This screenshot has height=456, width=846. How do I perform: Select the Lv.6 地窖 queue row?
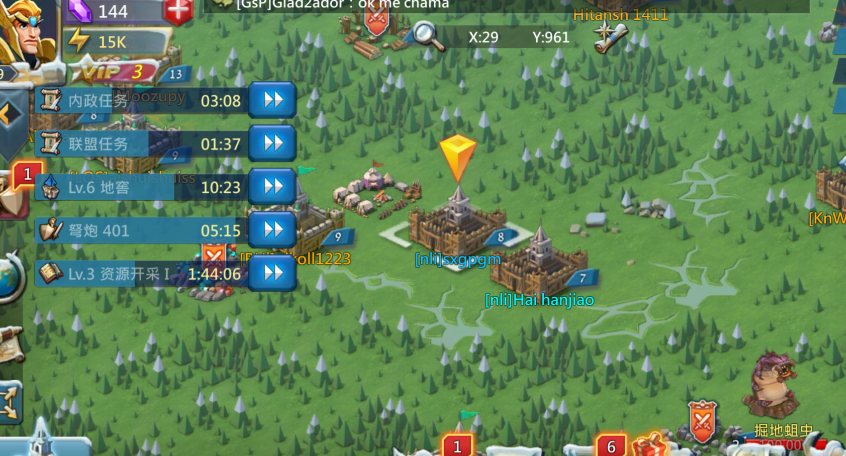[x=140, y=187]
